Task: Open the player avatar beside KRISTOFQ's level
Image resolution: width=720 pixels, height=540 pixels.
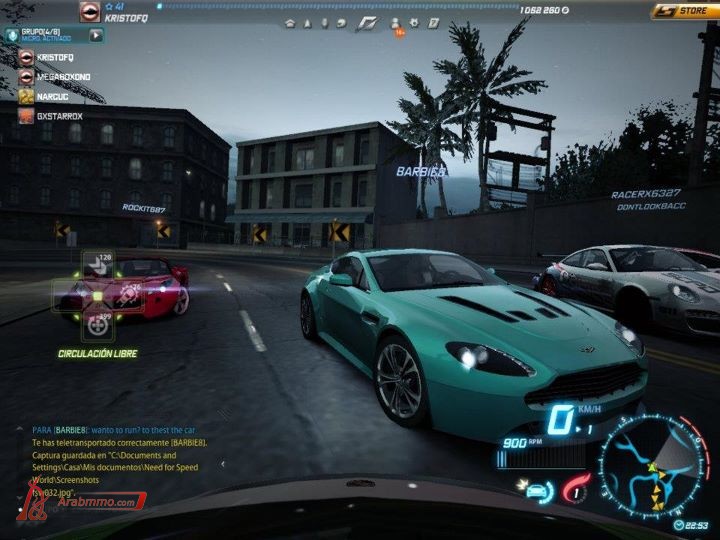Action: click(x=91, y=12)
